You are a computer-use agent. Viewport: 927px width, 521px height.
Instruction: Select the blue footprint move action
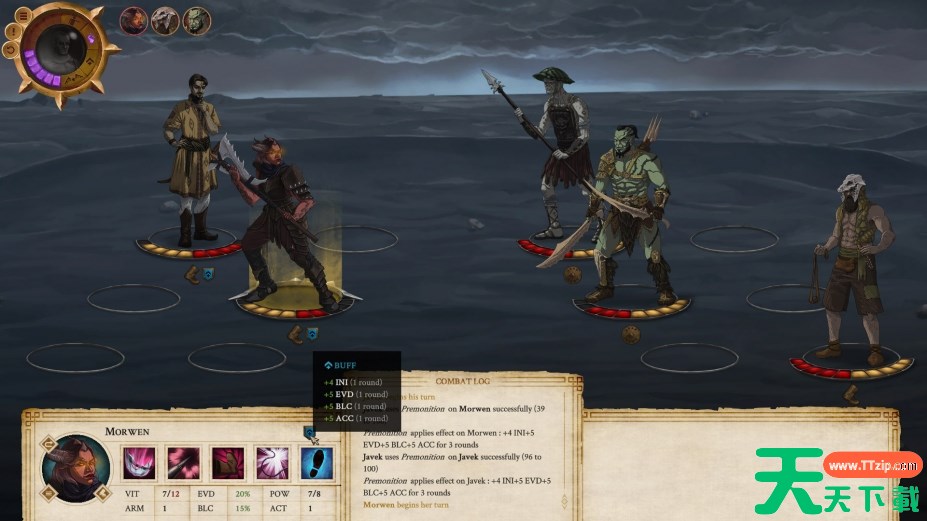tap(316, 463)
